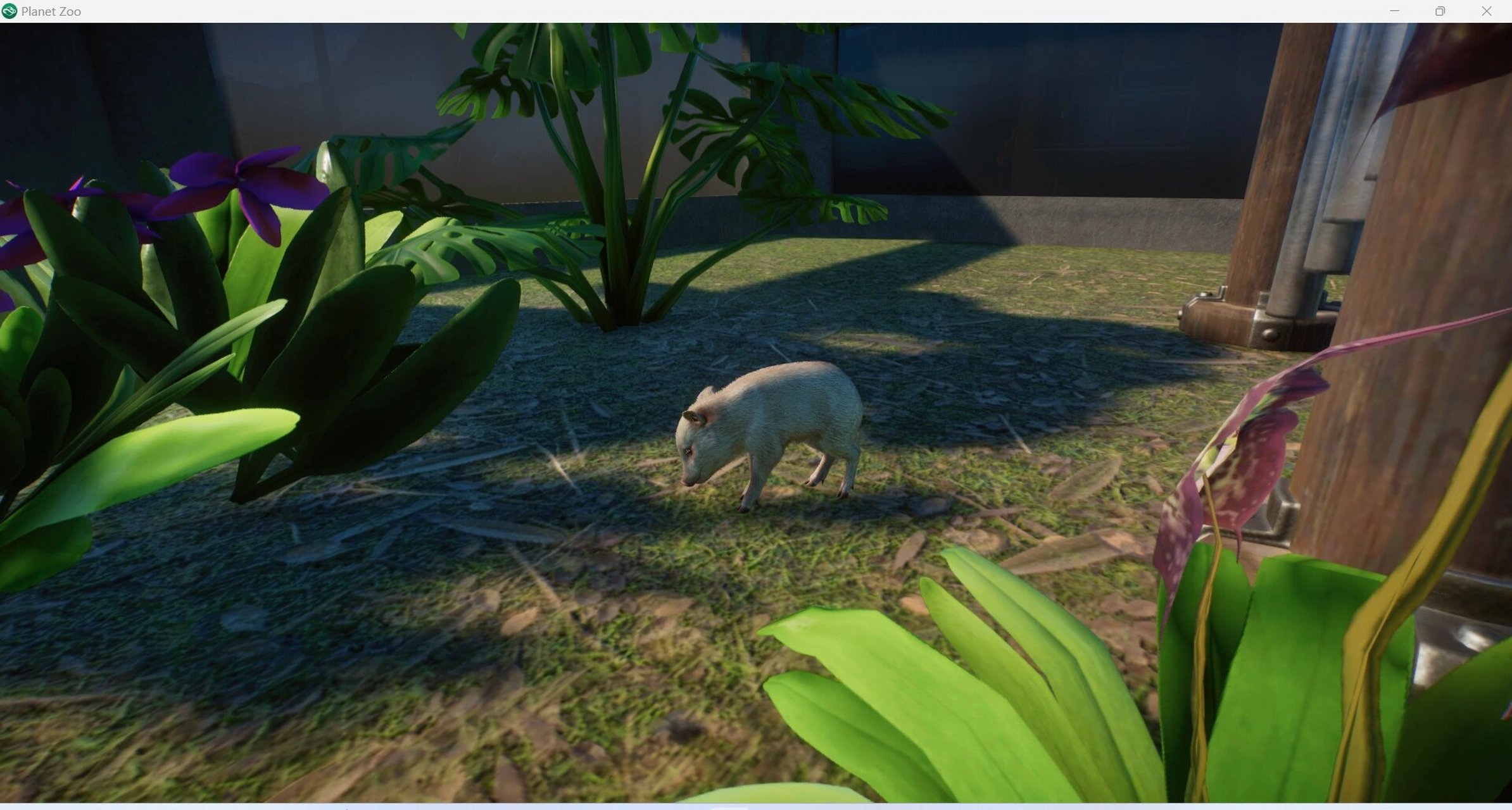This screenshot has height=810, width=1512.
Task: Click the Planet Zoo application icon
Action: coord(10,11)
